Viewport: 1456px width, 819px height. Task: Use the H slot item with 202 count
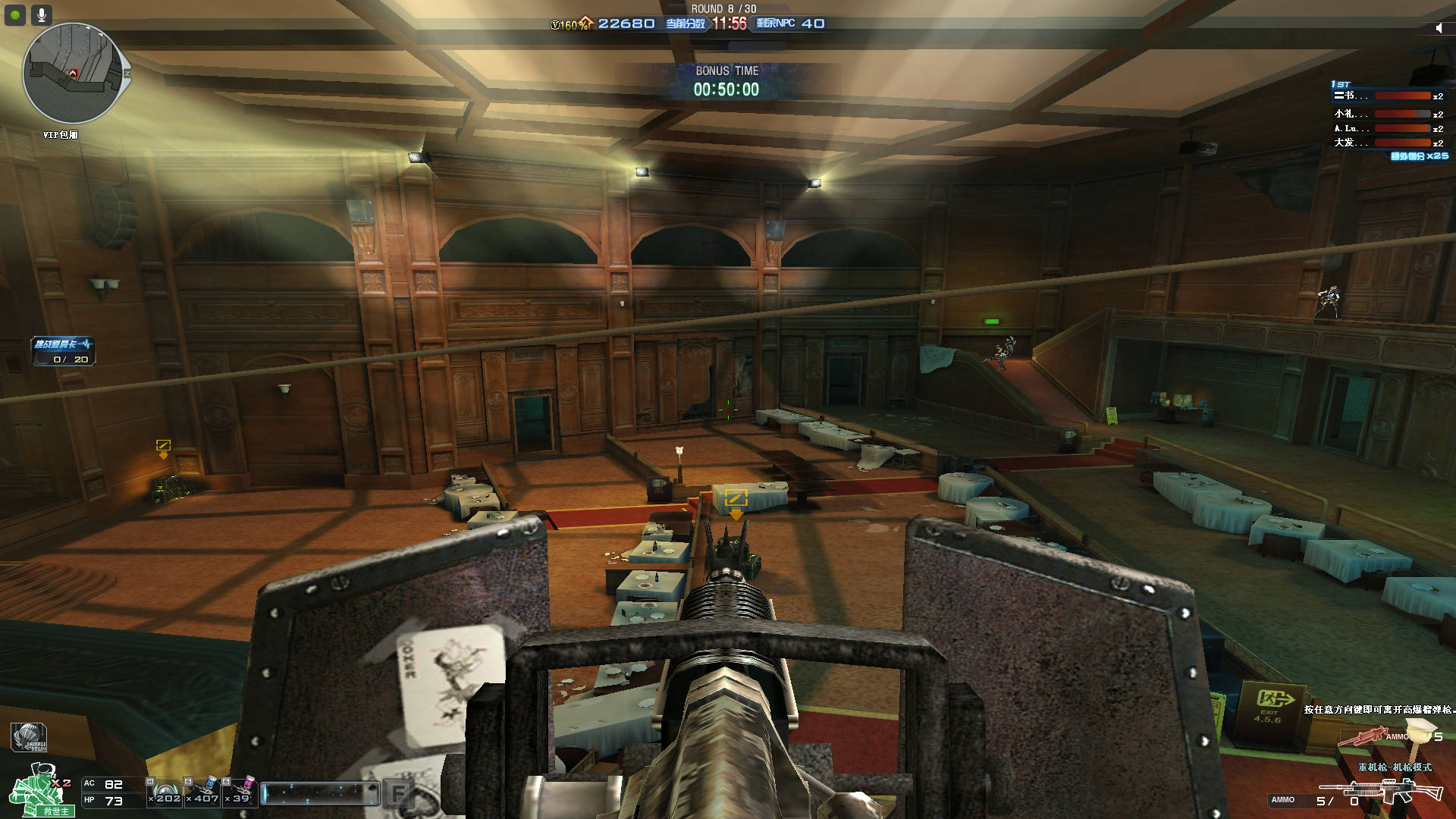(x=165, y=792)
